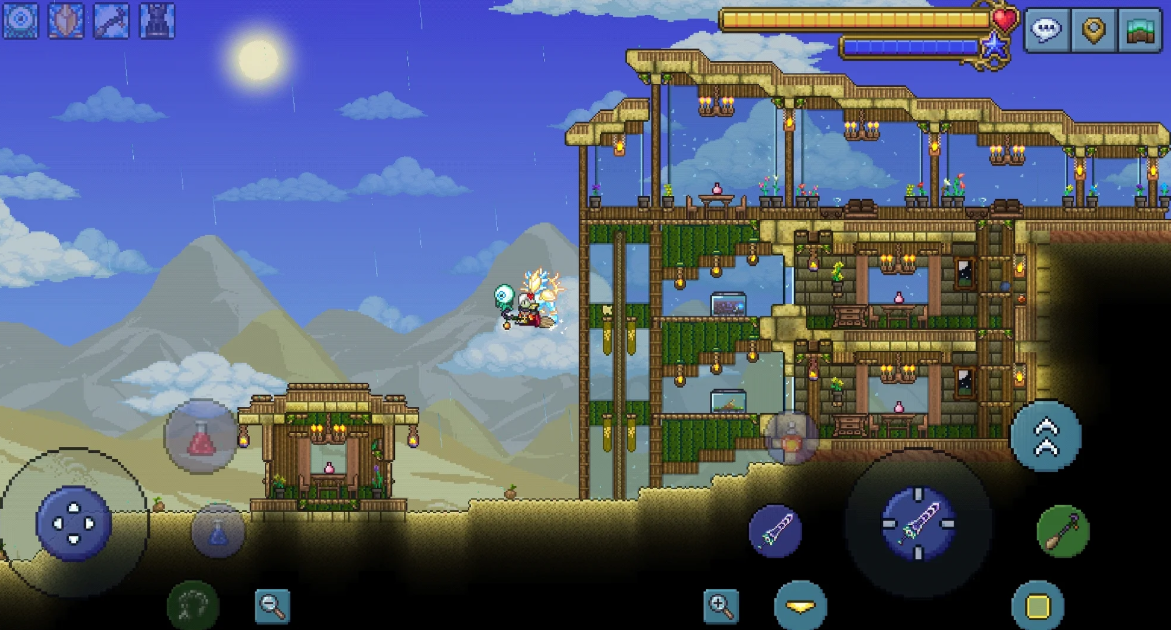Tap the faded torch quick button
The image size is (1171, 630).
point(792,437)
